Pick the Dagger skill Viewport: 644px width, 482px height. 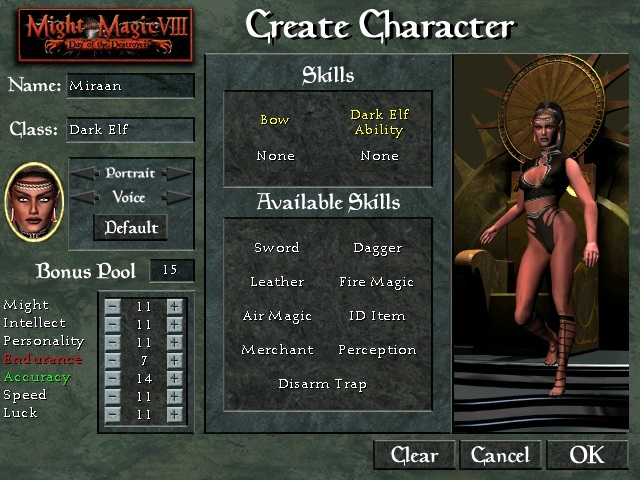tap(377, 248)
